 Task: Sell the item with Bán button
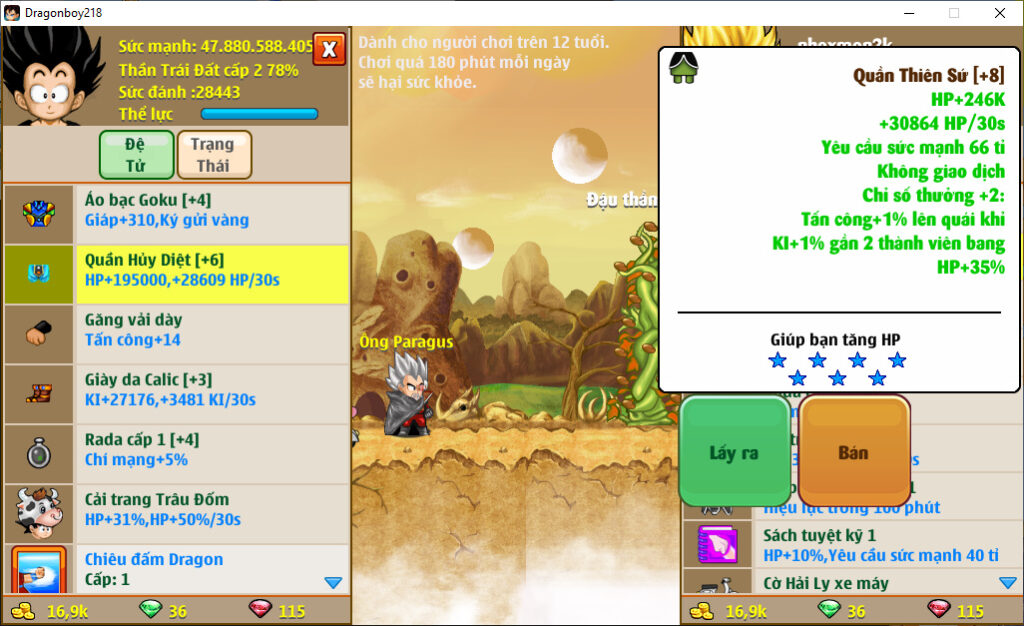pyautogui.click(x=853, y=453)
